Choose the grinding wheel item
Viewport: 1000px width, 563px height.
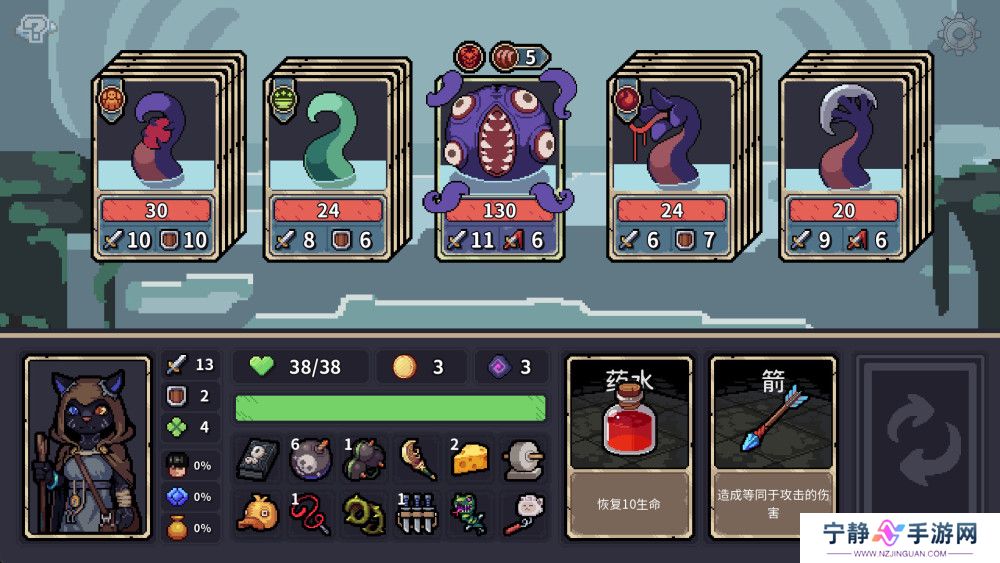coord(522,459)
